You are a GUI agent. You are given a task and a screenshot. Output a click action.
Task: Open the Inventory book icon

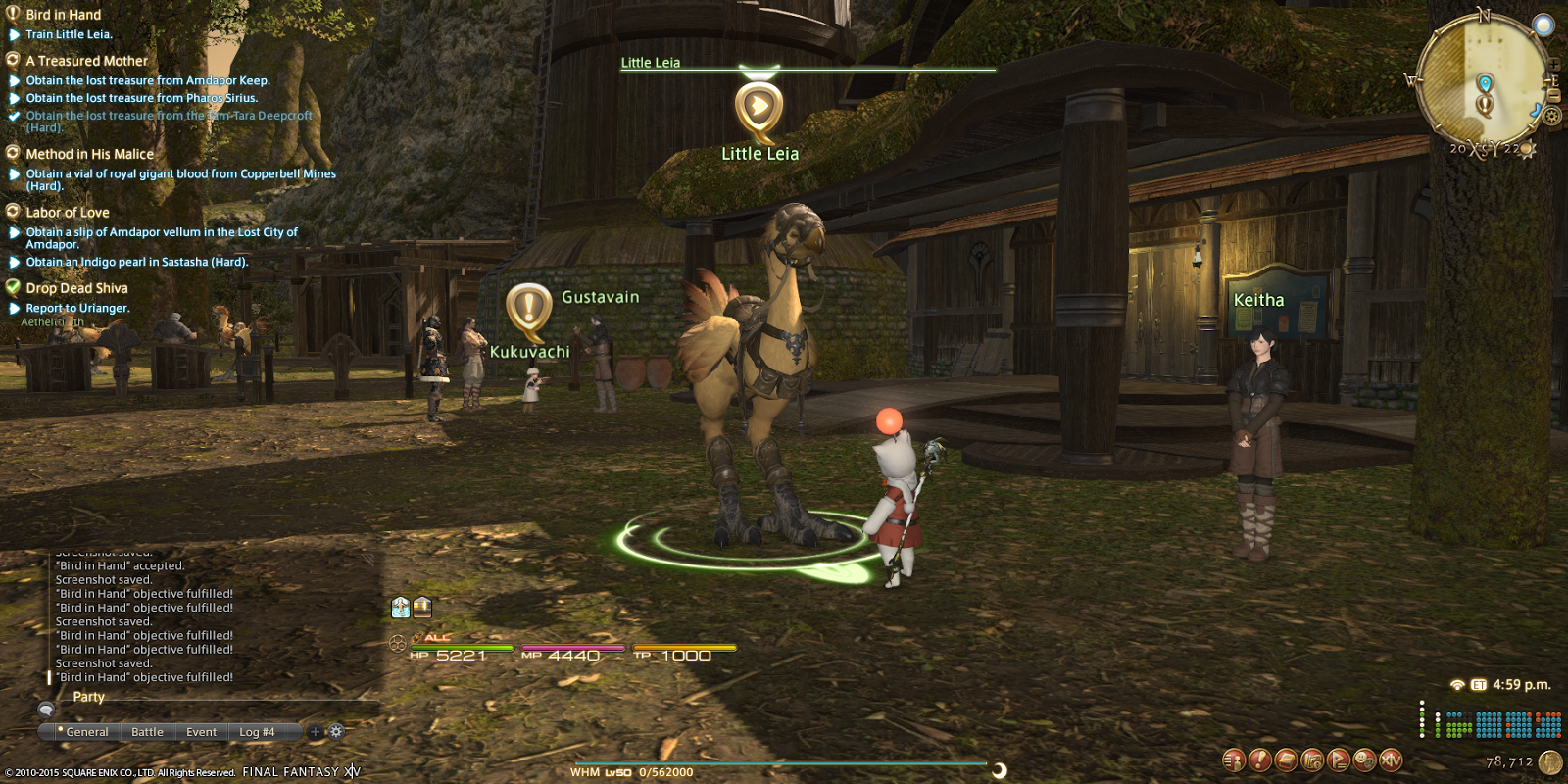click(x=1285, y=759)
